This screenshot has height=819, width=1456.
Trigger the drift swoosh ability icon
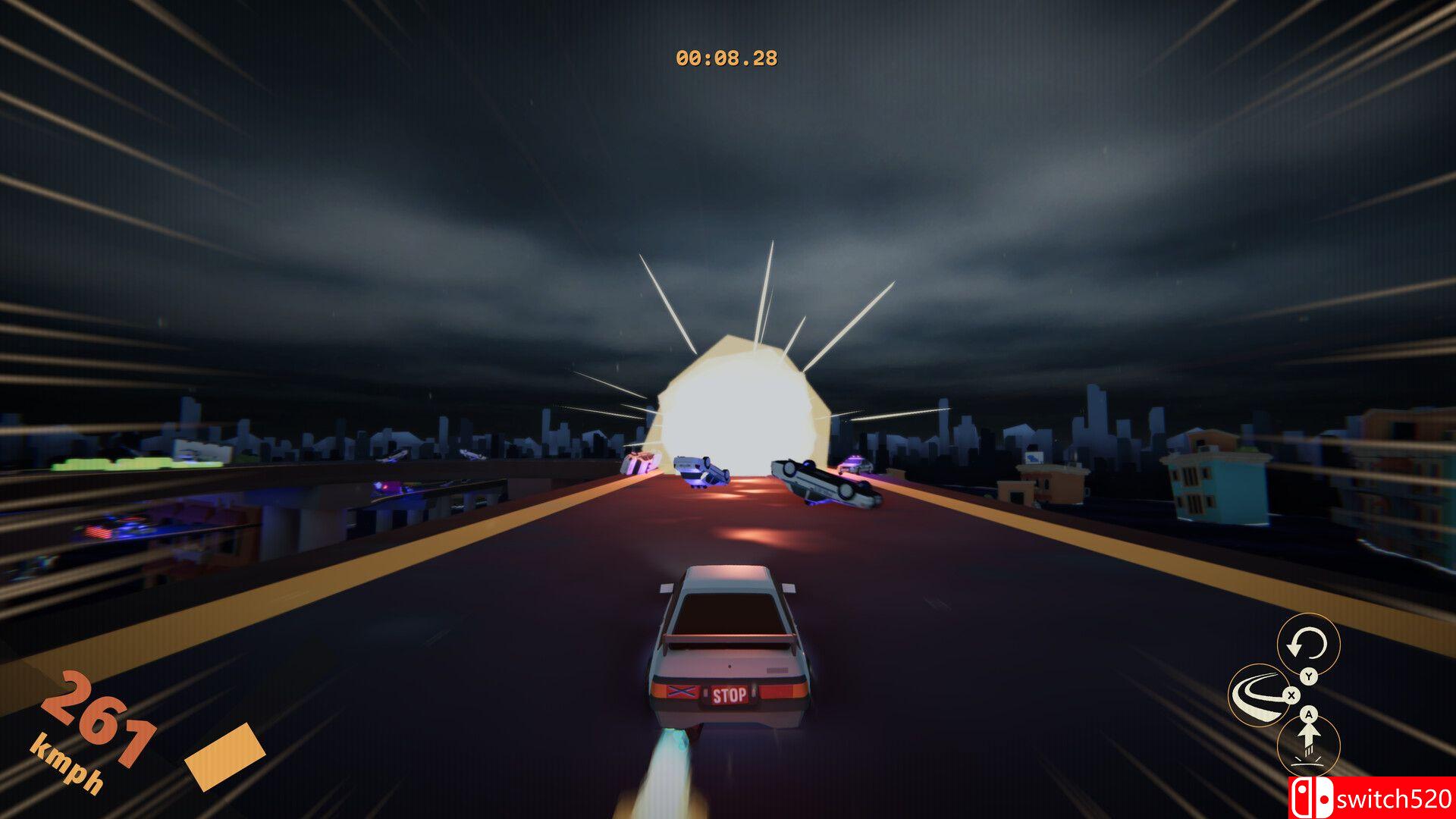1259,695
